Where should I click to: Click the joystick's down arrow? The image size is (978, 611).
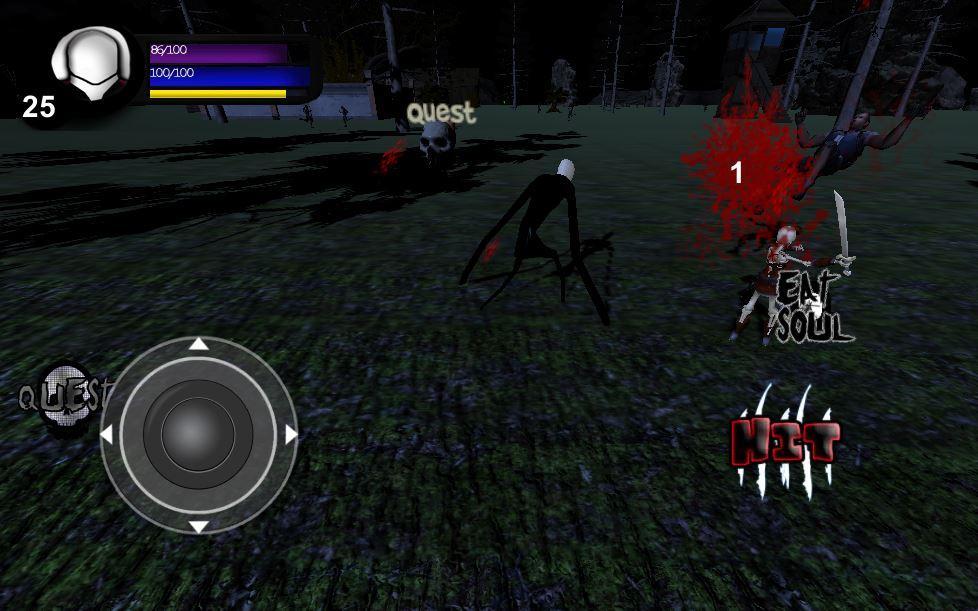point(199,526)
